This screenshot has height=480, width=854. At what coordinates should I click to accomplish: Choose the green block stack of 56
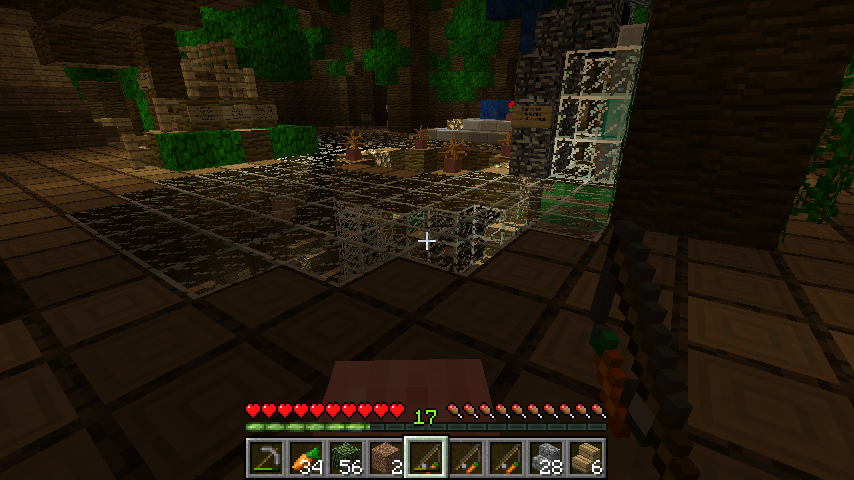tap(345, 458)
